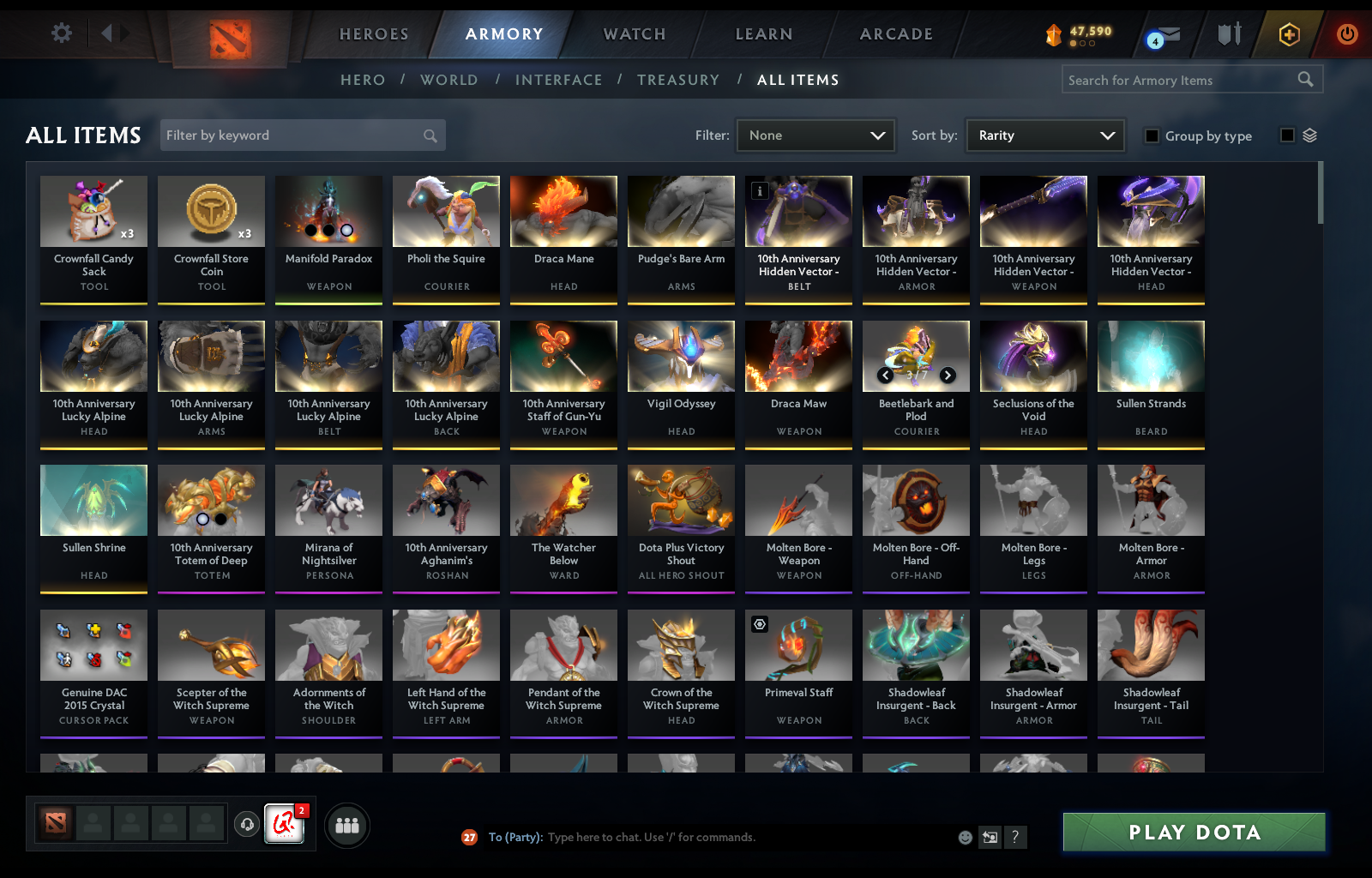1372x878 pixels.
Task: Open the Sort by Rarity dropdown
Action: [x=1044, y=135]
